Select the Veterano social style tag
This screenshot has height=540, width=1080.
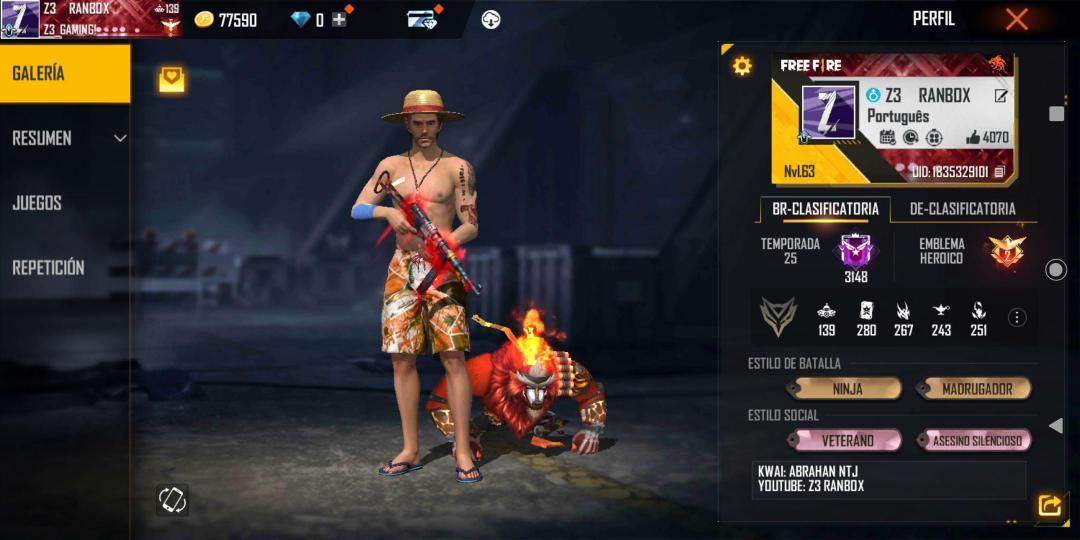tap(846, 441)
